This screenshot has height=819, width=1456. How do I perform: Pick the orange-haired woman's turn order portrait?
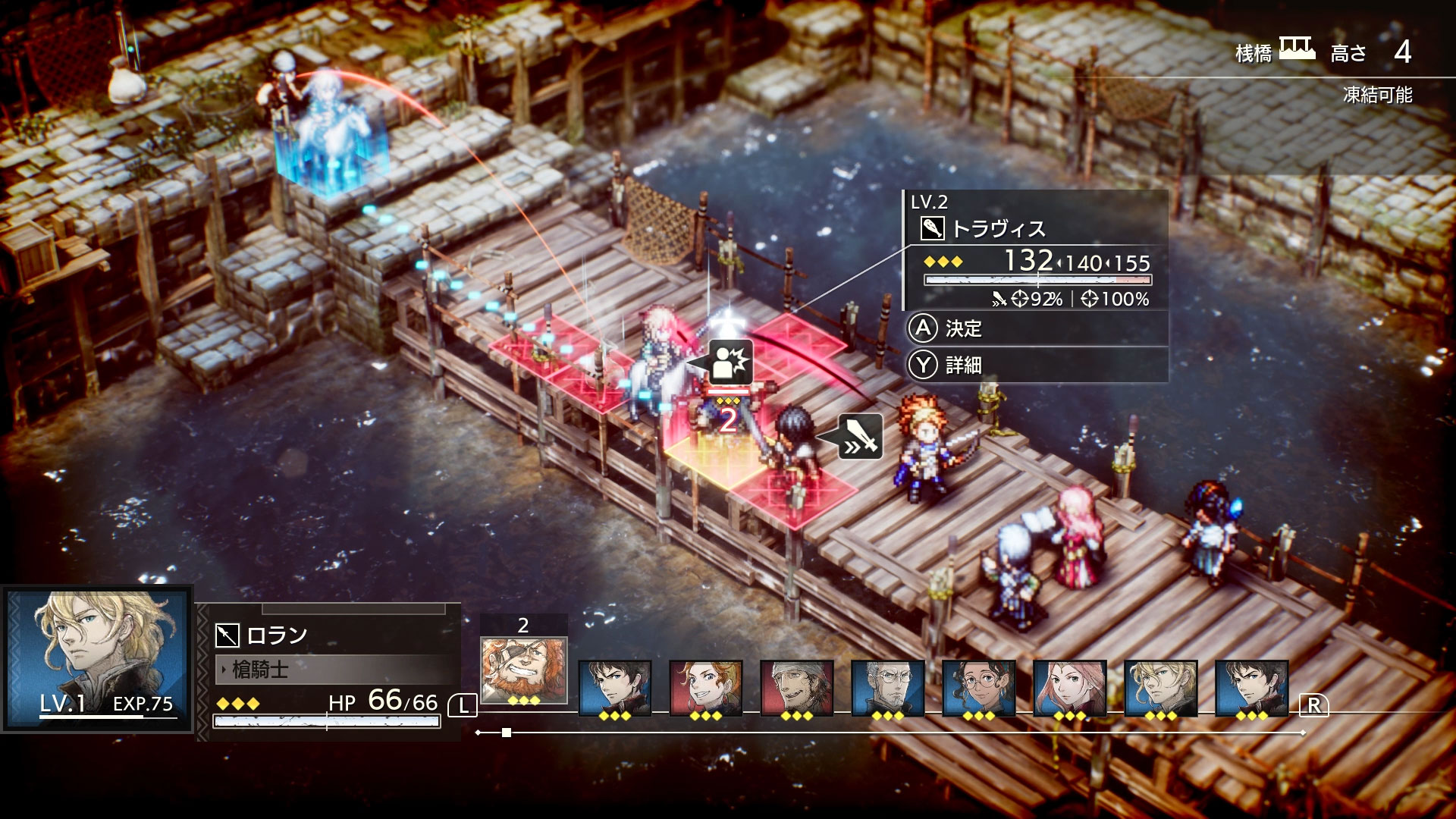pyautogui.click(x=705, y=688)
